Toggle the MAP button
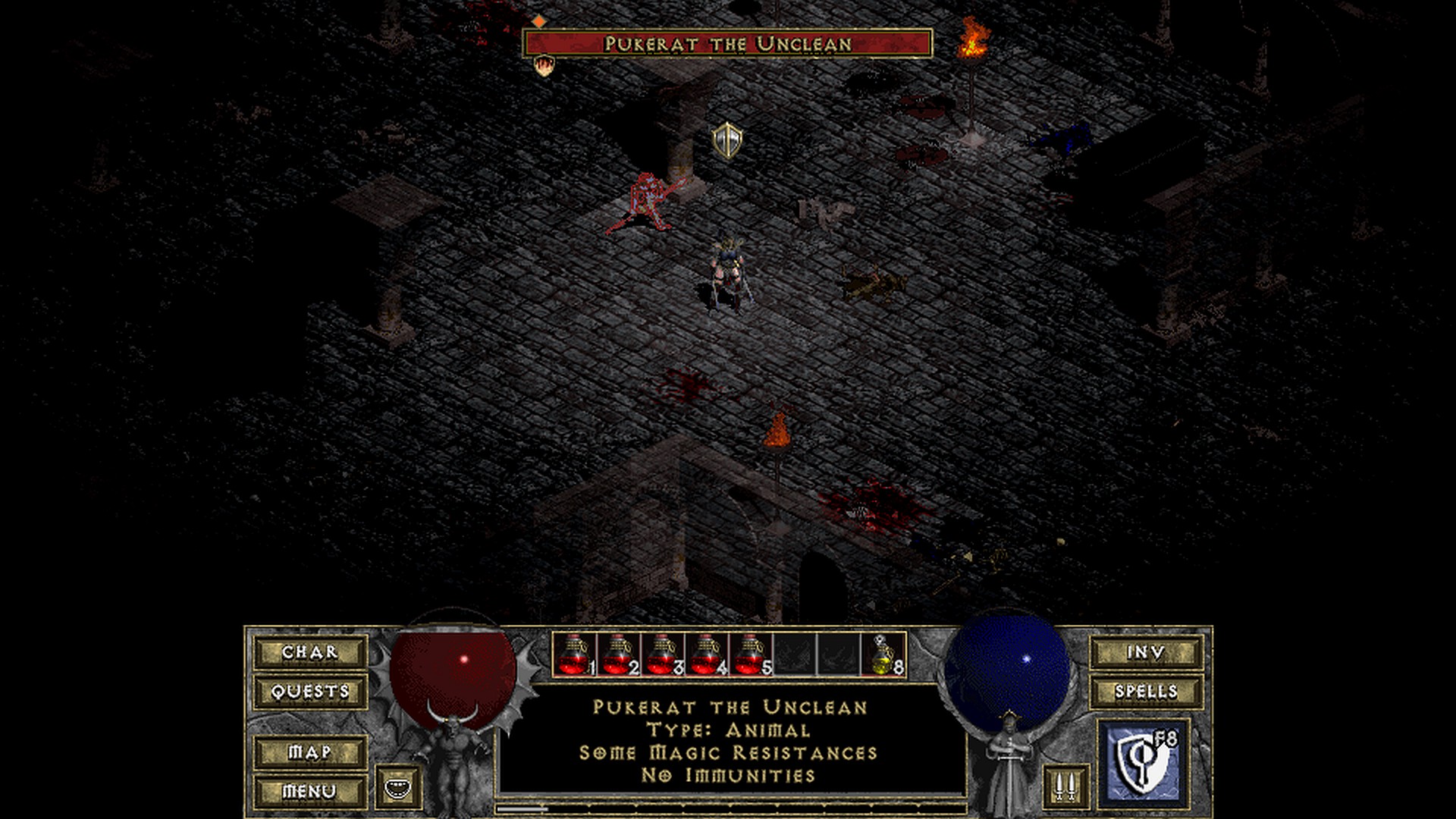The height and width of the screenshot is (819, 1456). click(x=310, y=752)
